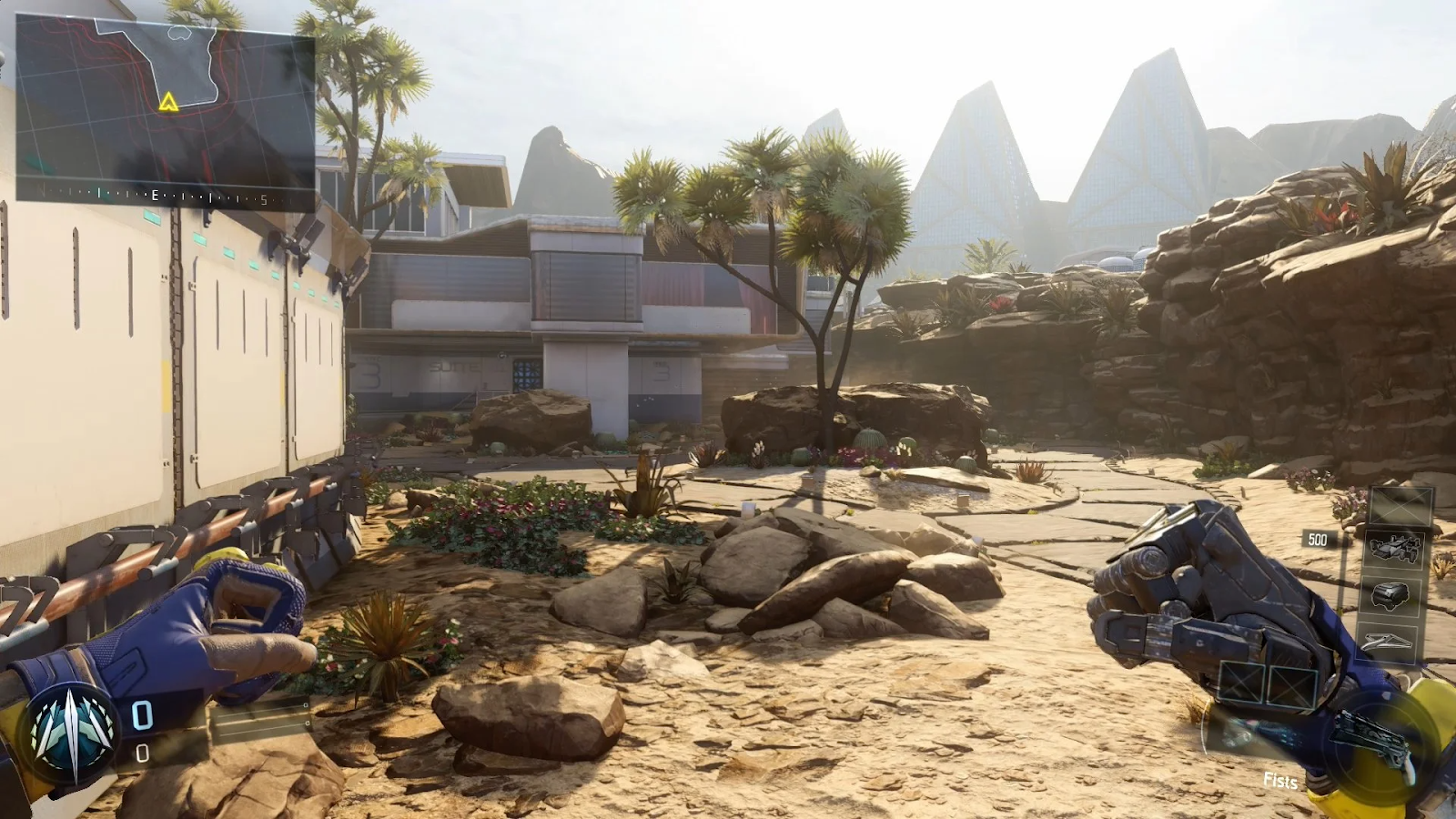
Task: Choose the wheeled drone scorestreak icon
Action: pos(1395,550)
